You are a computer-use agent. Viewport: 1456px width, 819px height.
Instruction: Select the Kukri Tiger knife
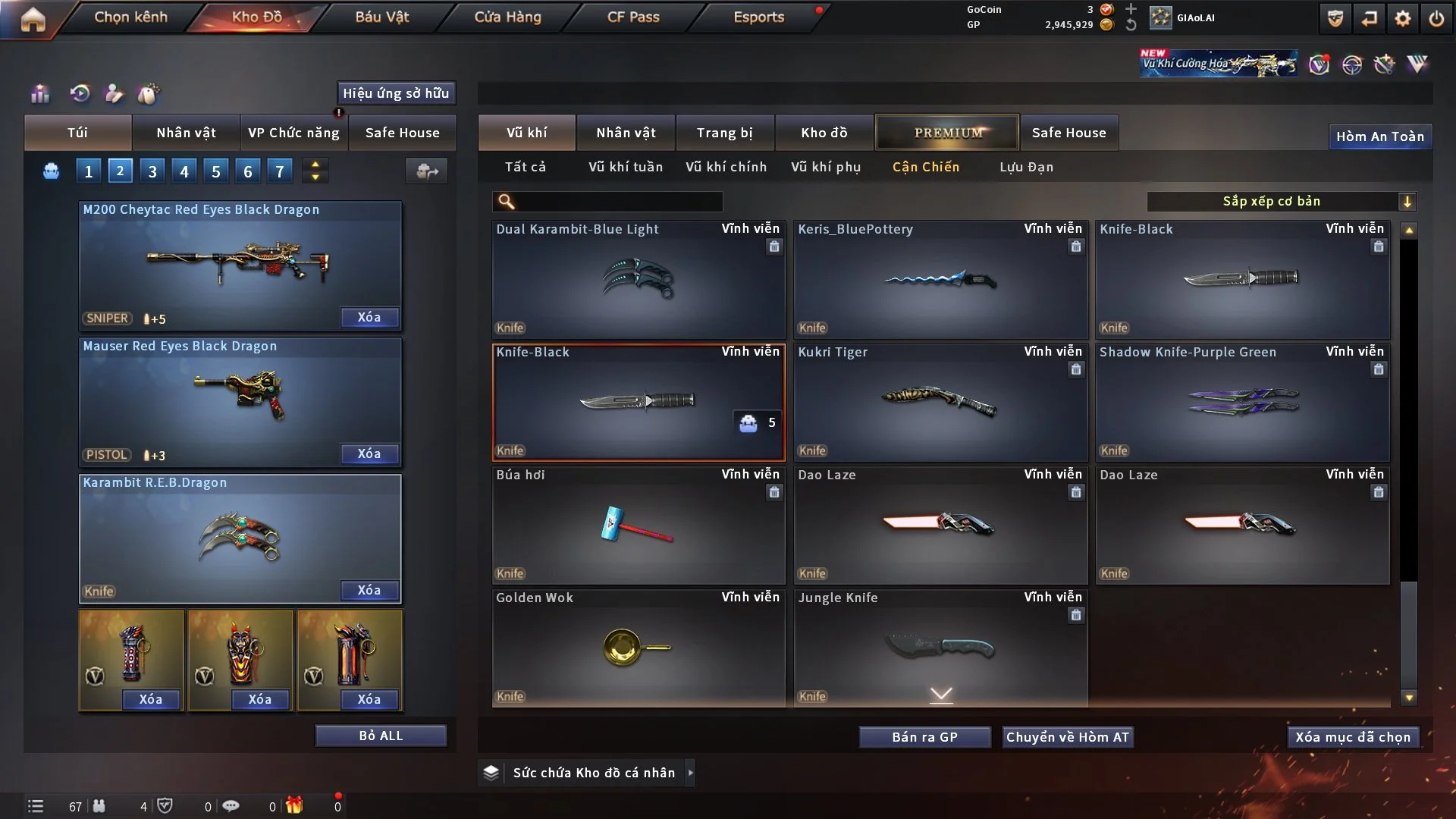click(x=940, y=403)
